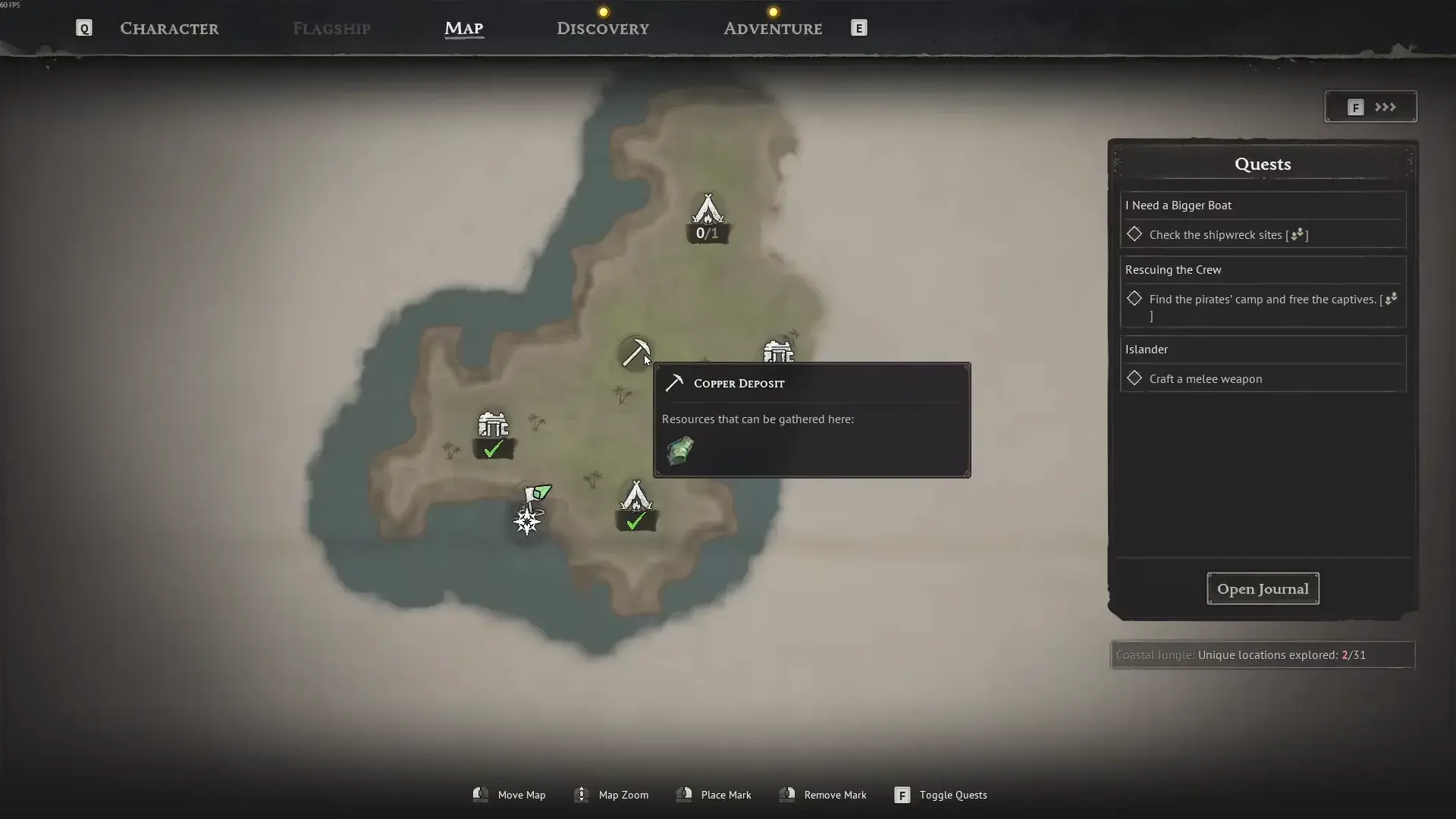Select the unexplored ruins marker
This screenshot has height=819, width=1456.
[x=778, y=352]
